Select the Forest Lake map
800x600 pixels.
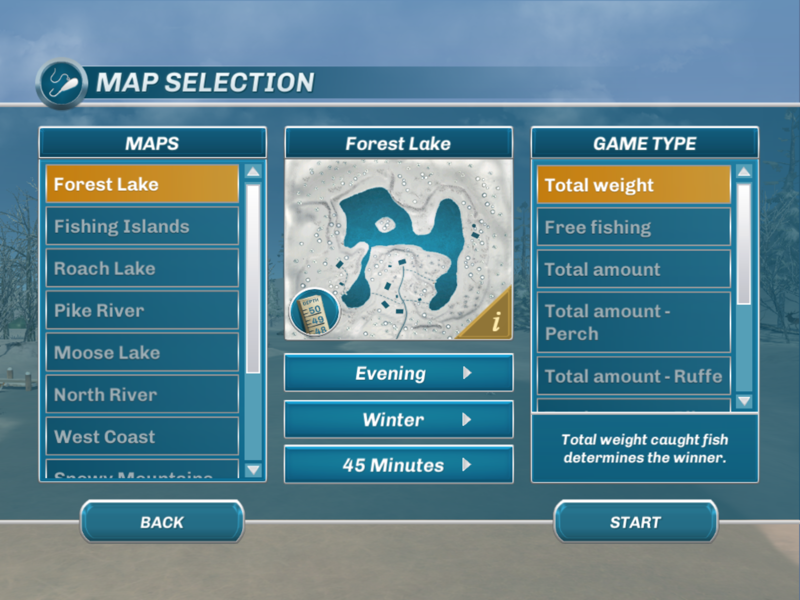pos(142,185)
